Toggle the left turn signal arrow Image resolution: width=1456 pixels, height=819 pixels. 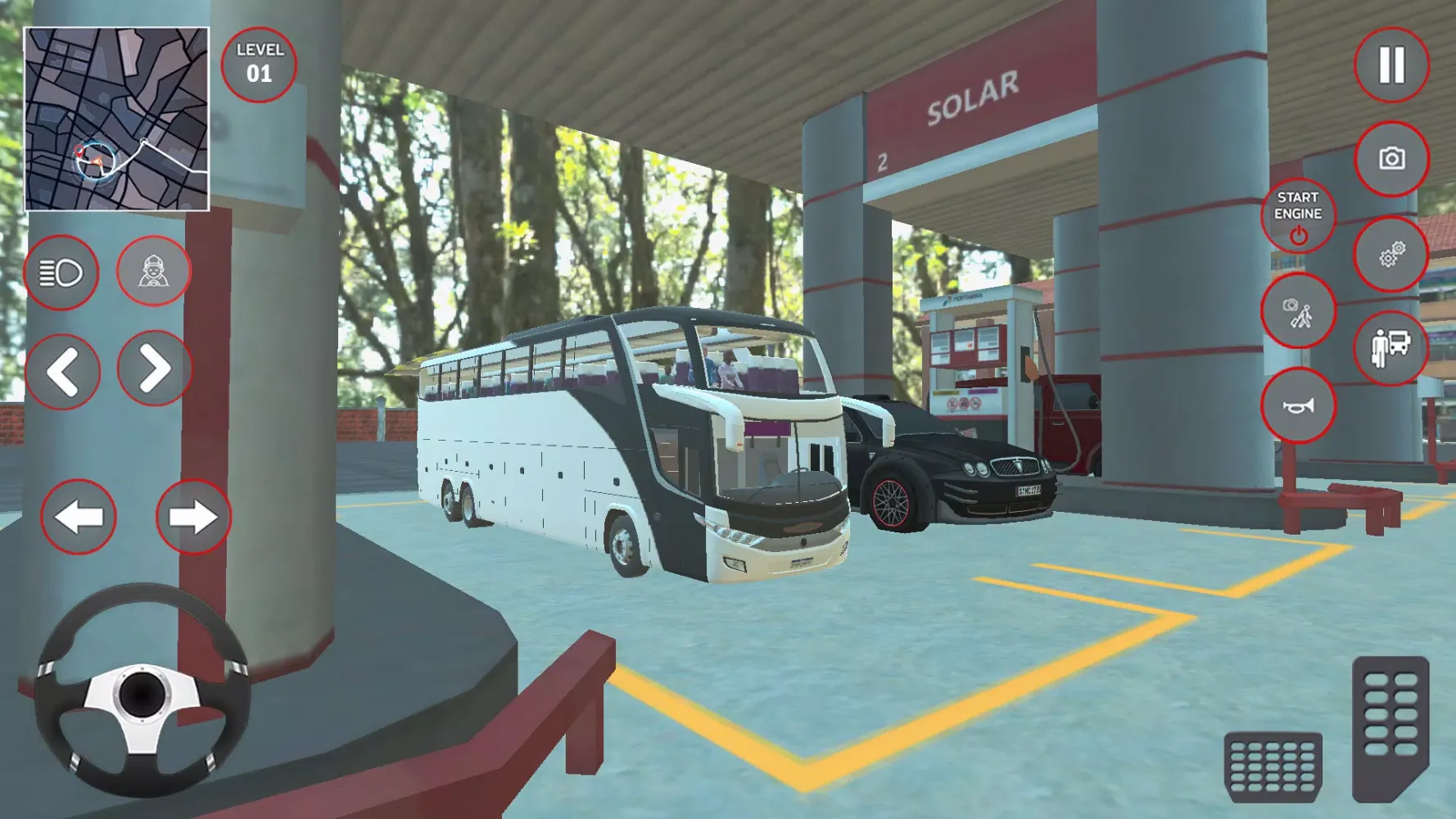click(x=78, y=516)
